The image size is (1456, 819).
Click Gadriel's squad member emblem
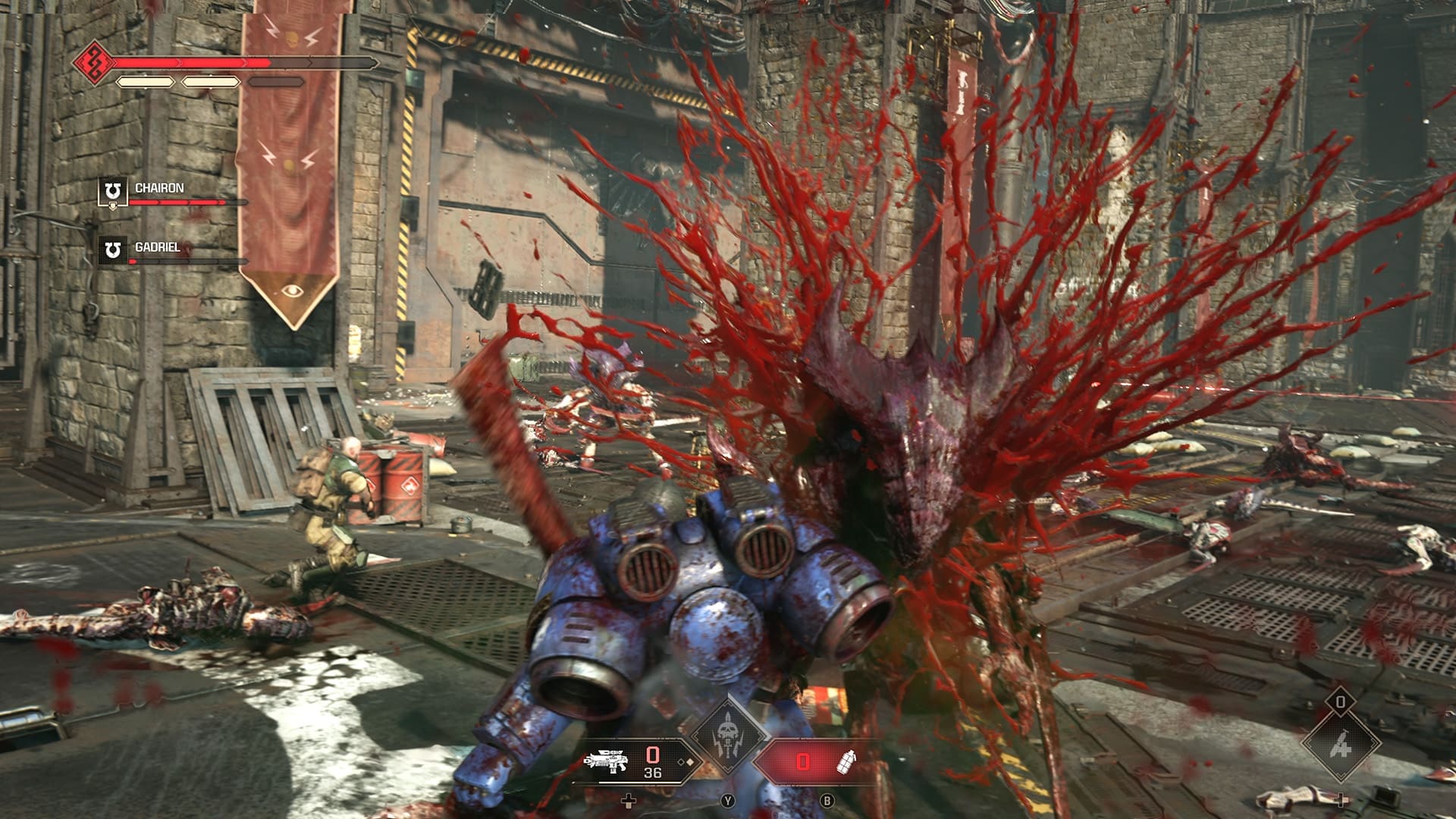(113, 249)
